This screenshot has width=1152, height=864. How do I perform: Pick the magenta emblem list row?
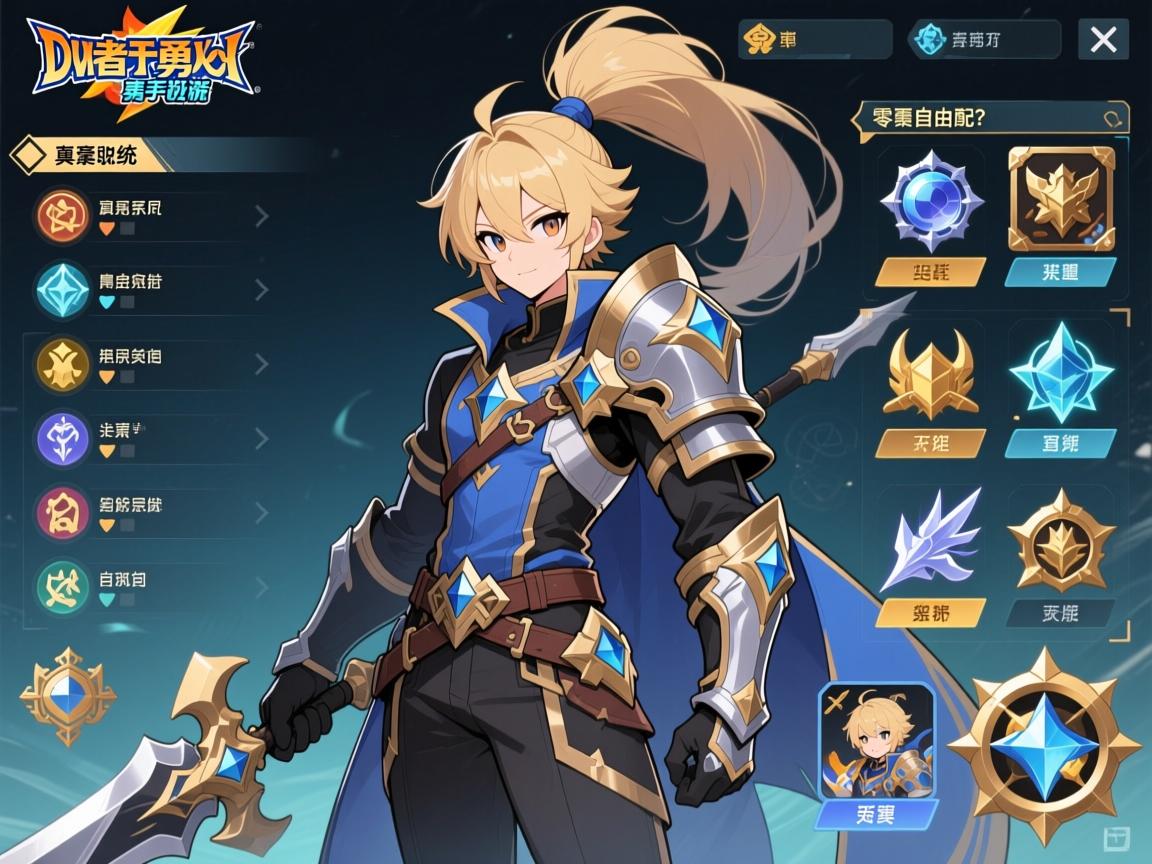click(x=150, y=512)
